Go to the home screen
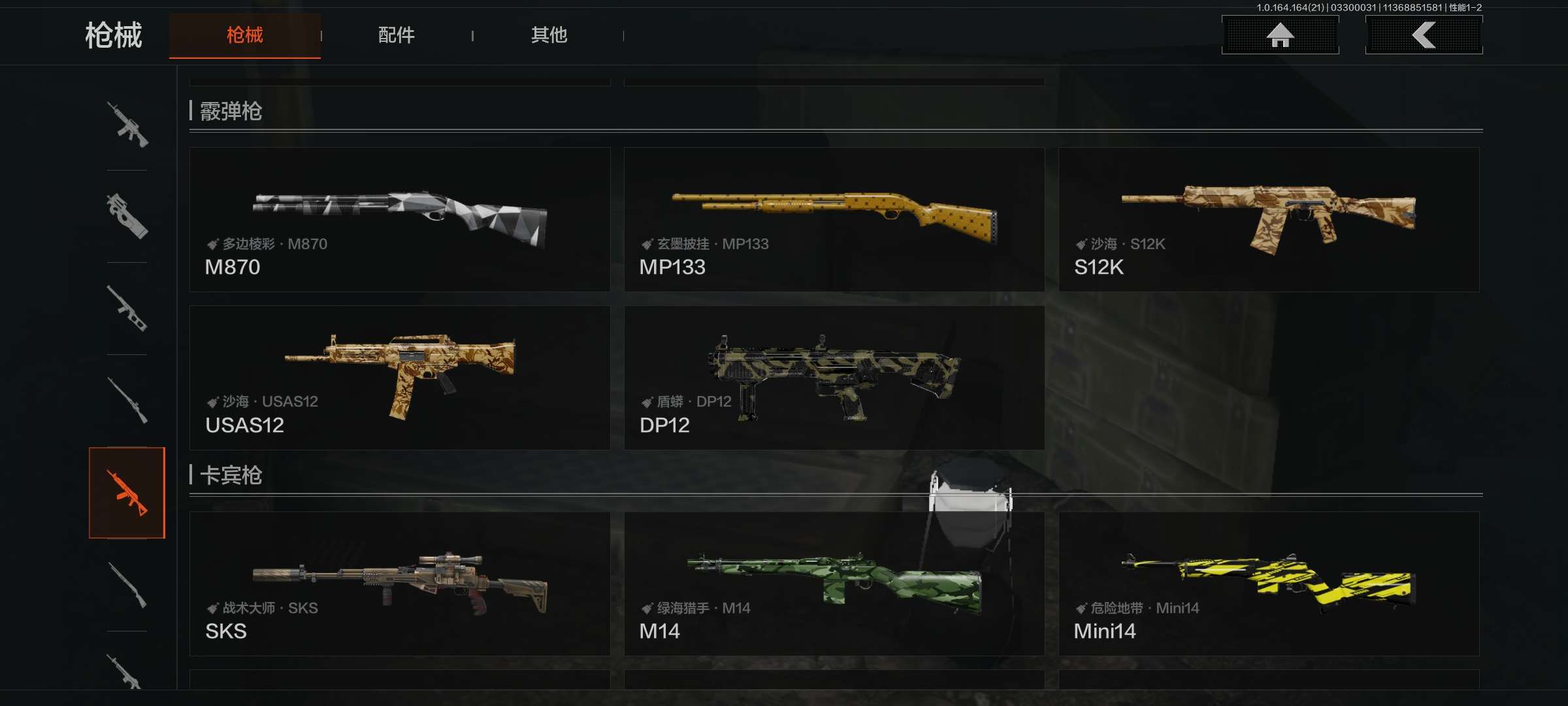The width and height of the screenshot is (1568, 706). [1280, 35]
